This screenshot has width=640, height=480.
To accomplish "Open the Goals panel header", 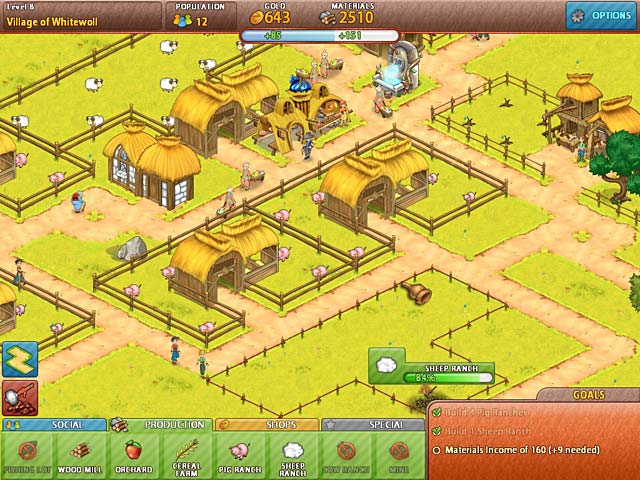I will pos(587,395).
